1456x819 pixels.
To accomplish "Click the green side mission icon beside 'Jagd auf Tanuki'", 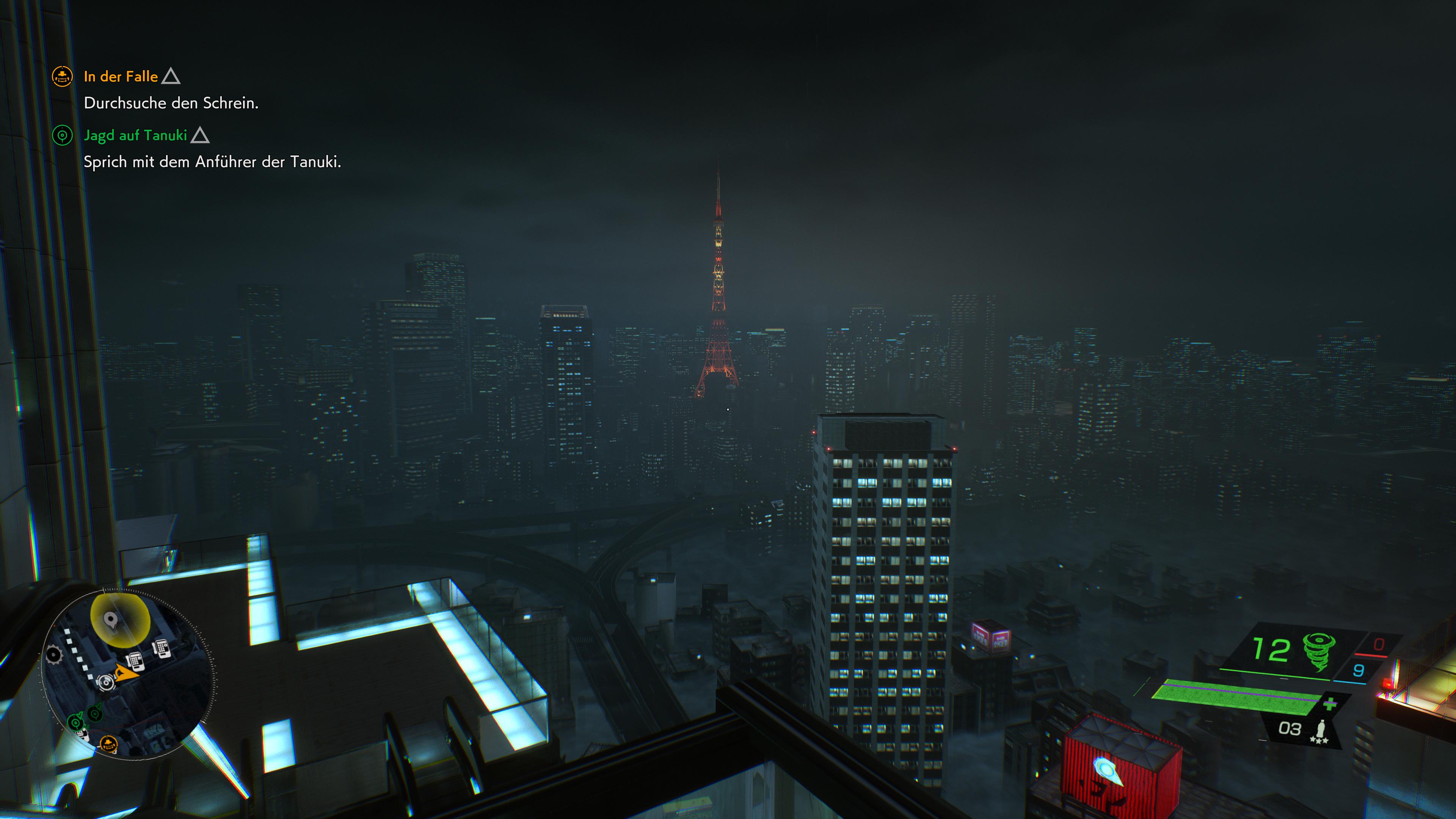I will coord(62,135).
